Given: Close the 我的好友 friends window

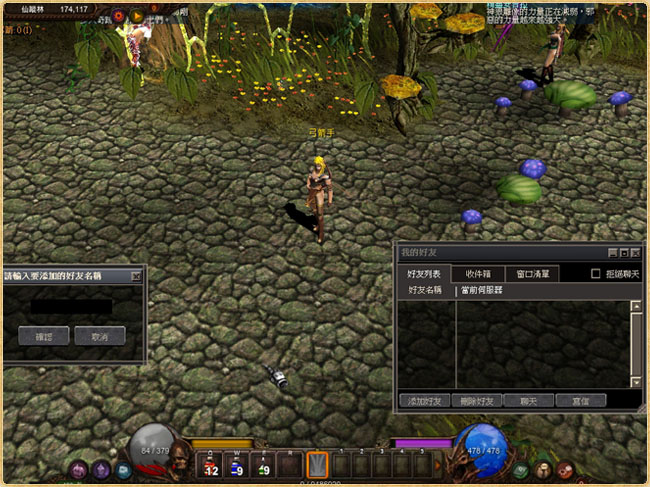Looking at the screenshot, I should (635, 253).
